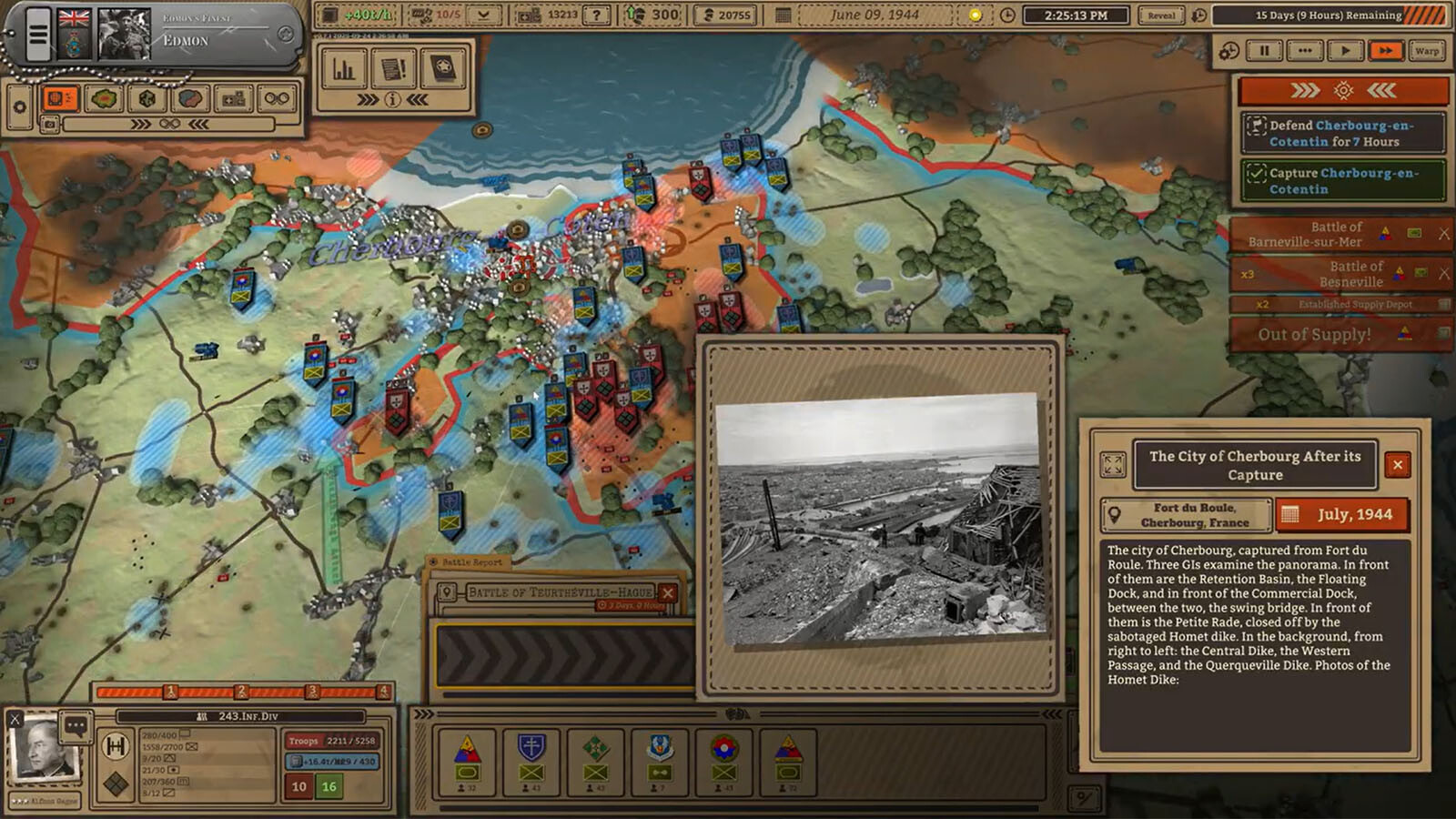1456x819 pixels.
Task: Select the binoculars map view mode
Action: 277,98
